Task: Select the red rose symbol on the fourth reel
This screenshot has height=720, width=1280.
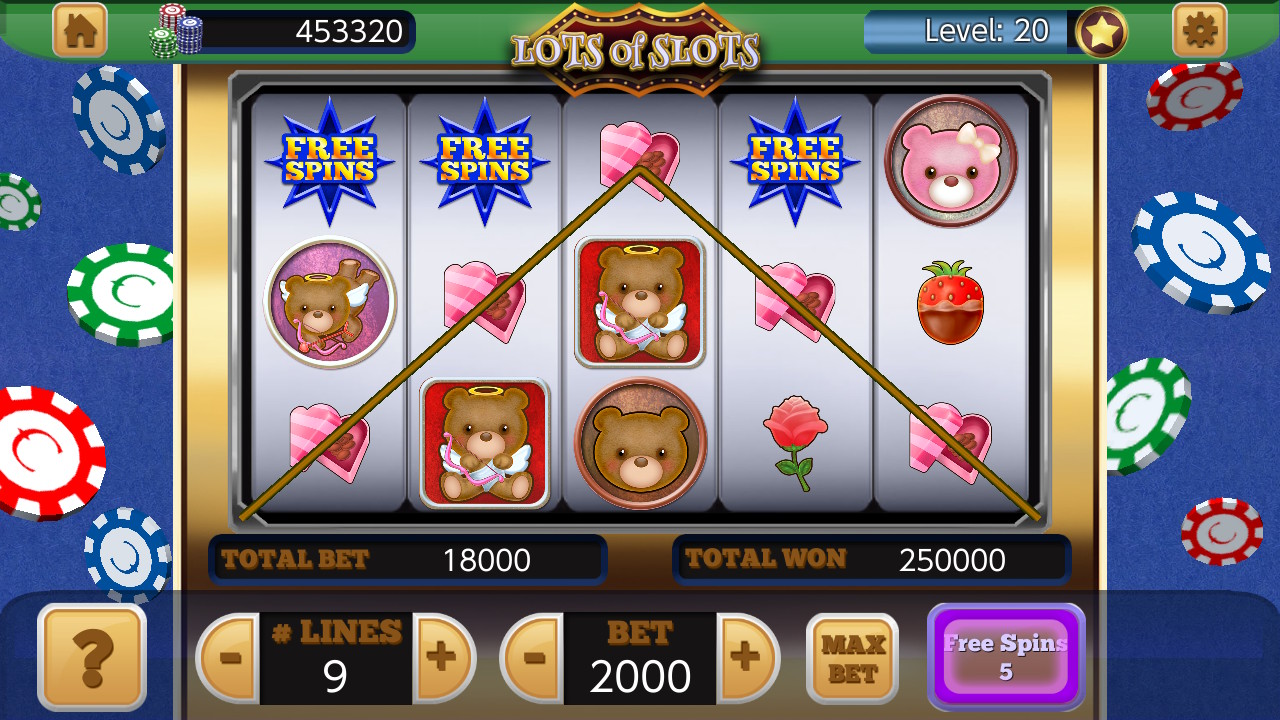Action: pyautogui.click(x=795, y=438)
